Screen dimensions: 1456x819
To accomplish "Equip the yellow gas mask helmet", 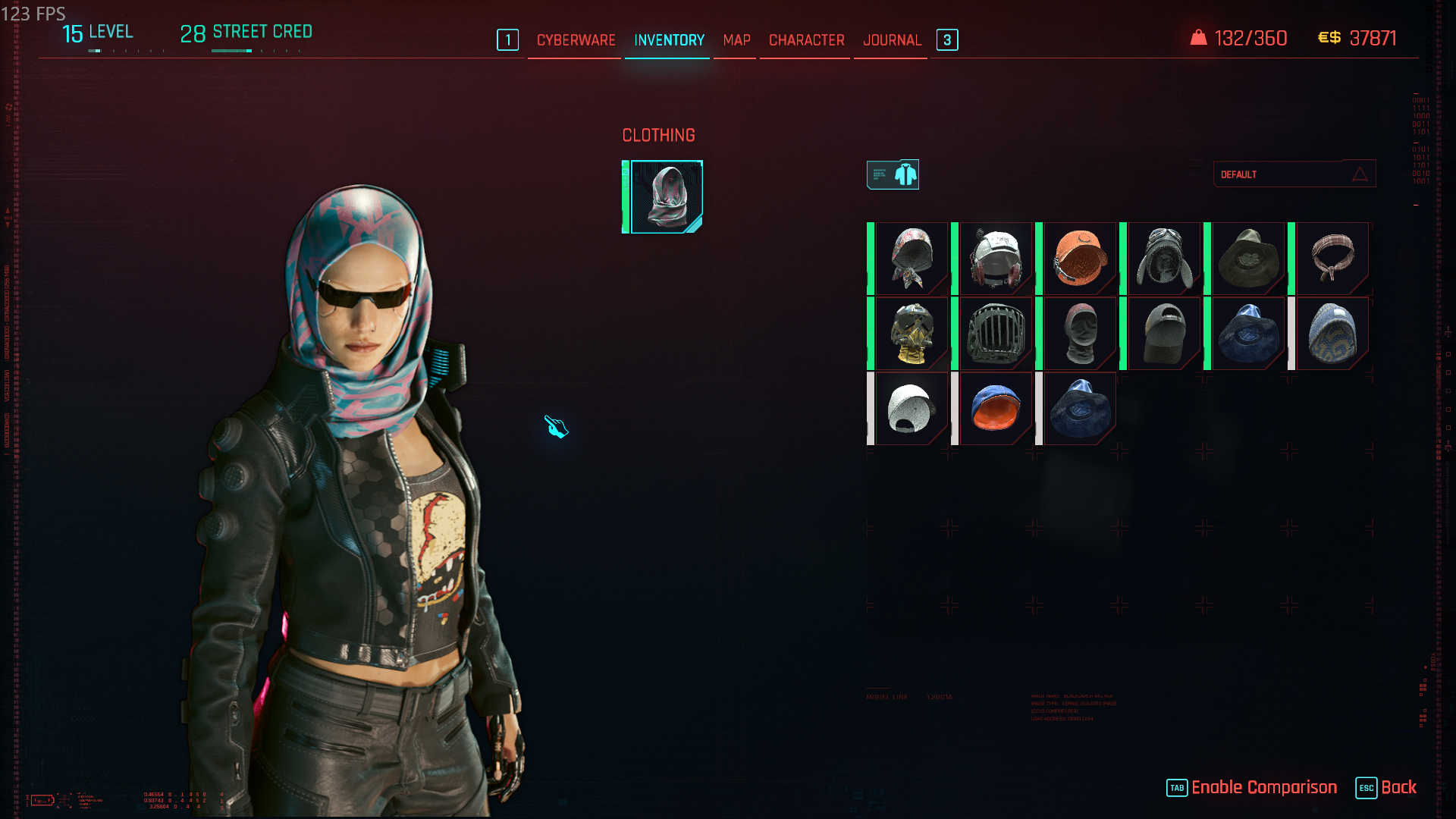I will click(x=911, y=334).
